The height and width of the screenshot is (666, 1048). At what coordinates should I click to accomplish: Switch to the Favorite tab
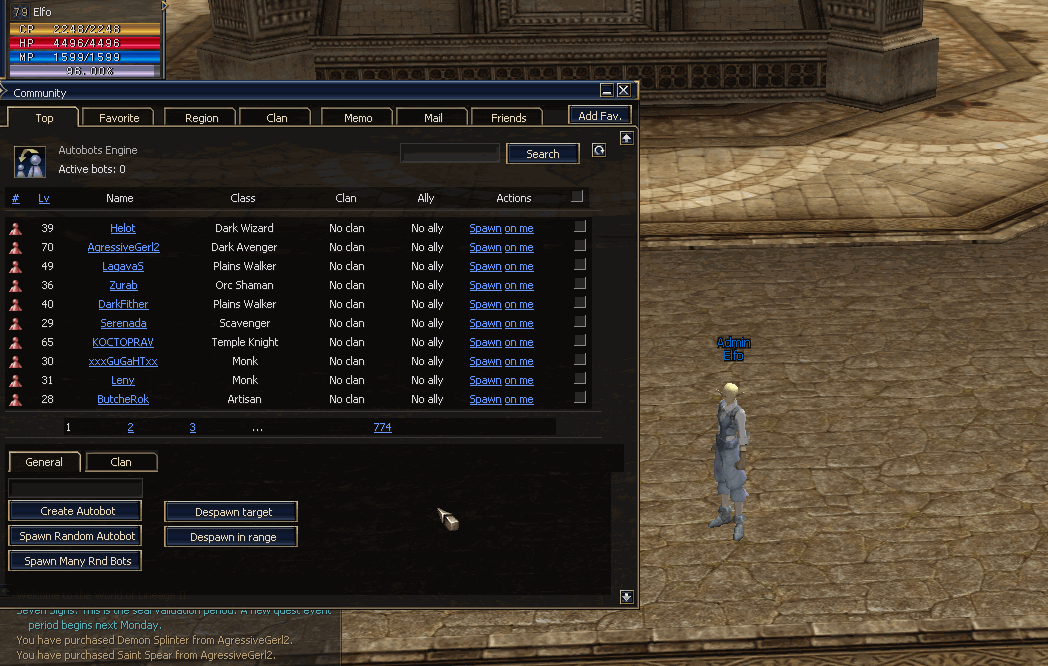tap(119, 118)
